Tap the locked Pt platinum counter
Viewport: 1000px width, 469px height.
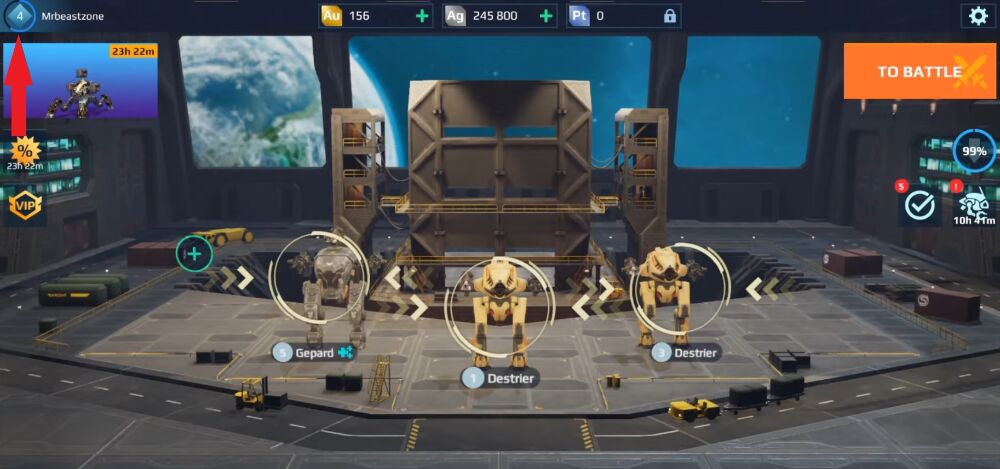622,16
